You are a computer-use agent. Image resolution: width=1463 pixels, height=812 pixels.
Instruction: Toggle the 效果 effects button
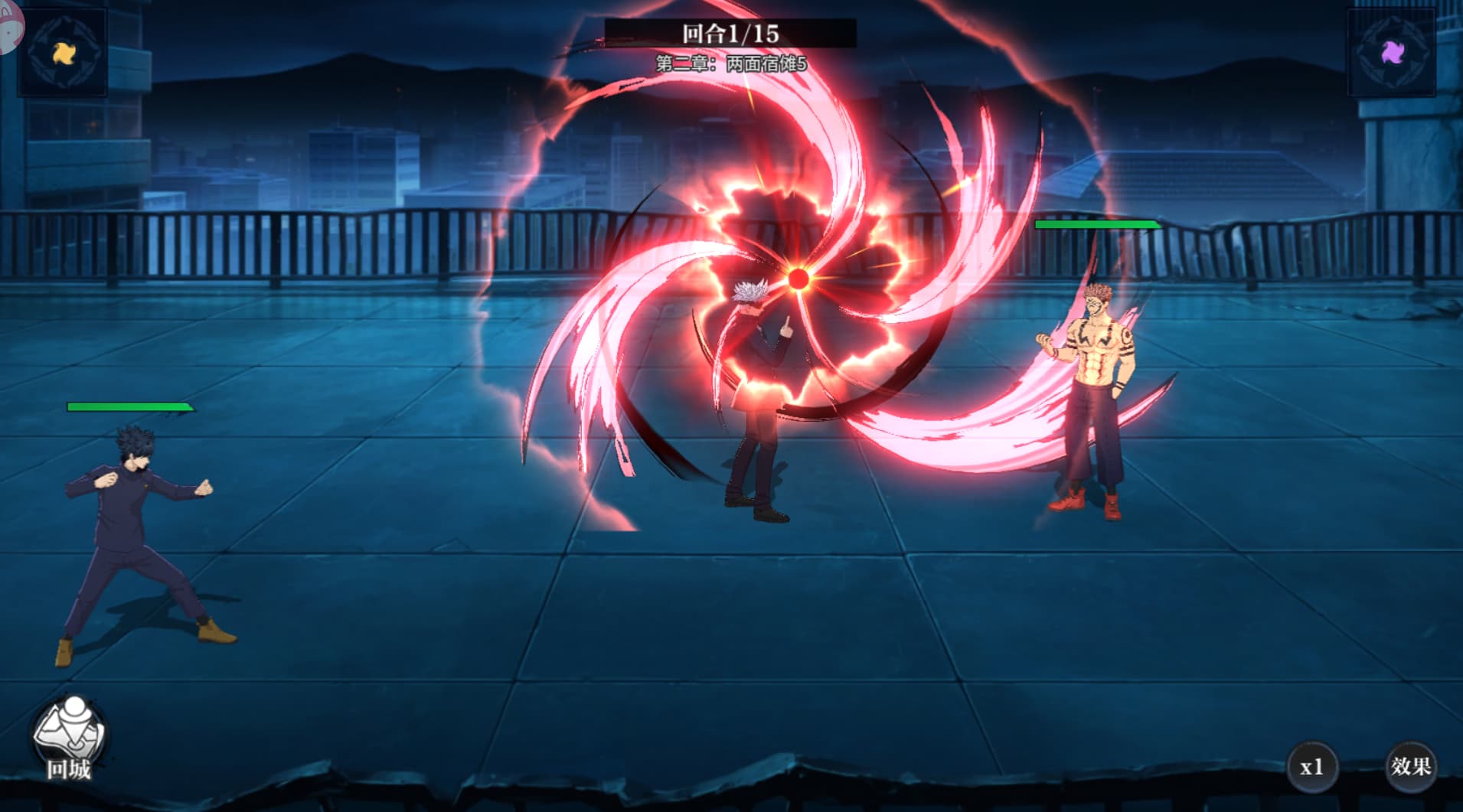tap(1410, 766)
